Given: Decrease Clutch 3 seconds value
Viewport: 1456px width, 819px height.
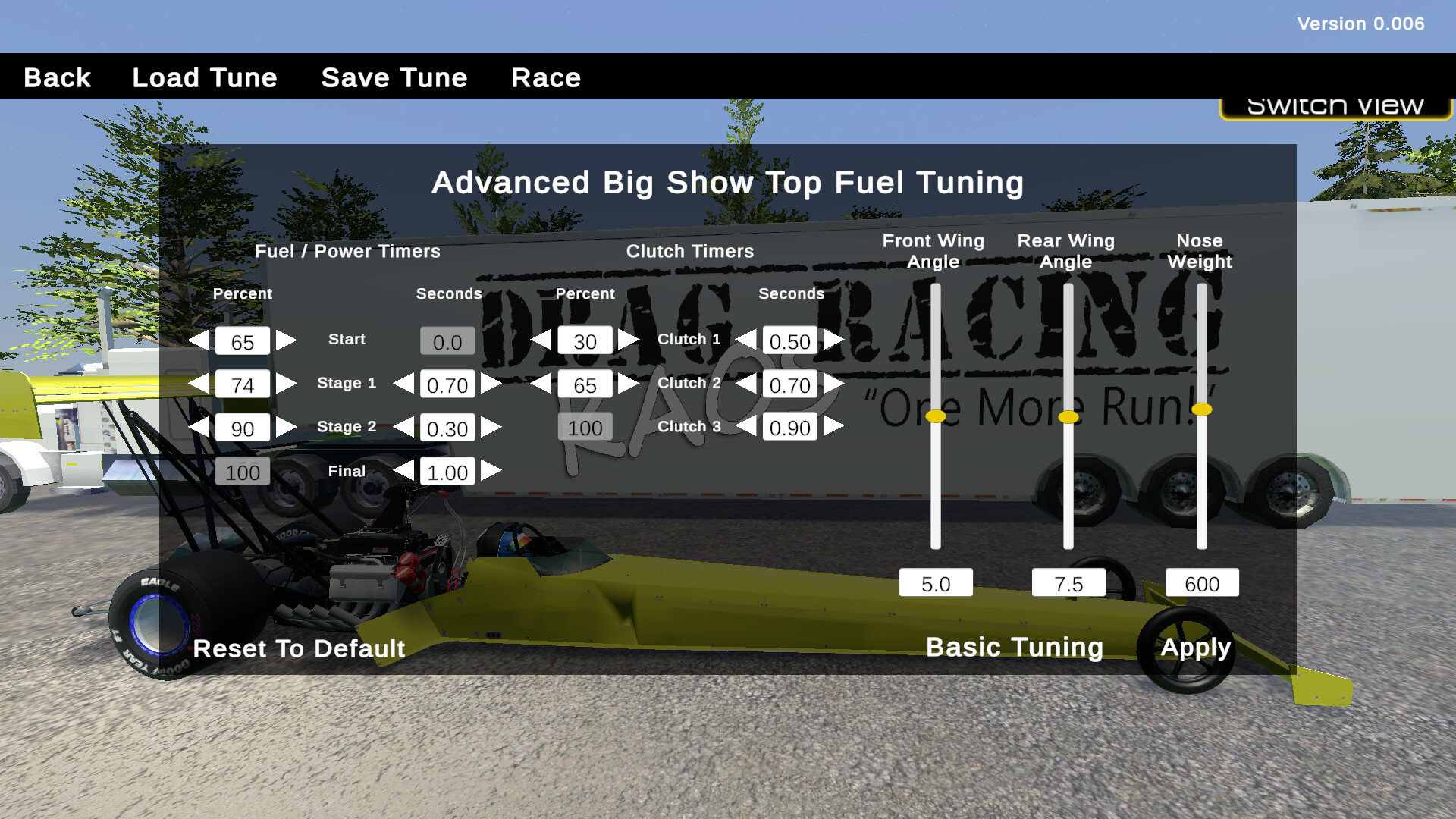Looking at the screenshot, I should click(747, 428).
